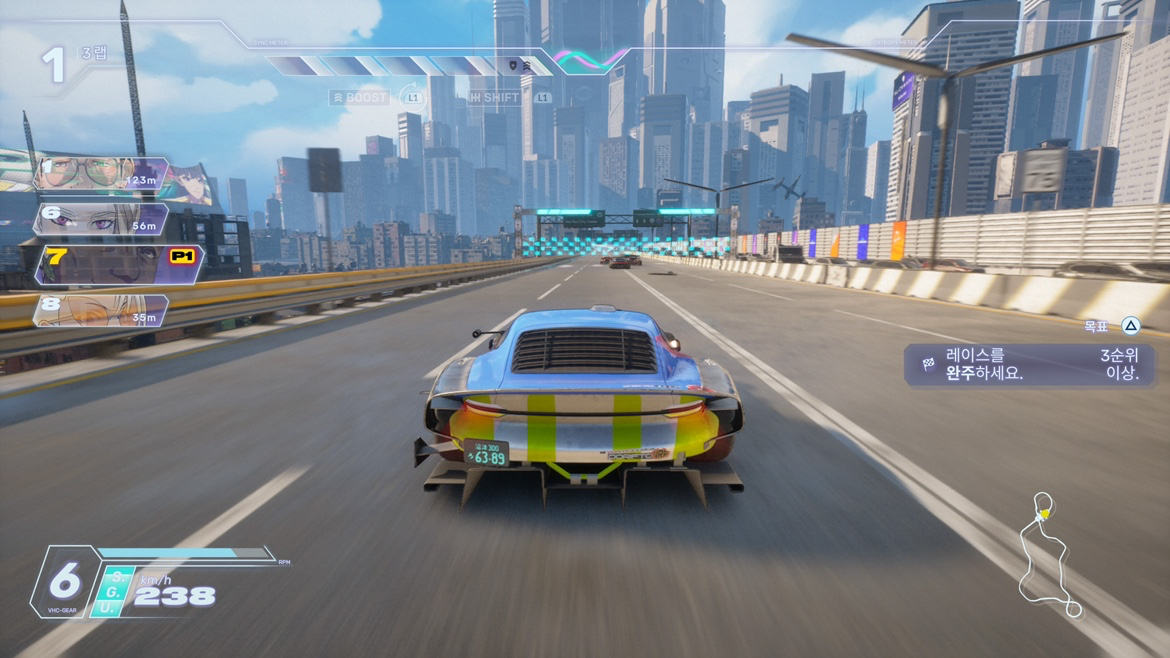Activate the SHIFT ability indicator
1170x658 pixels.
click(495, 98)
